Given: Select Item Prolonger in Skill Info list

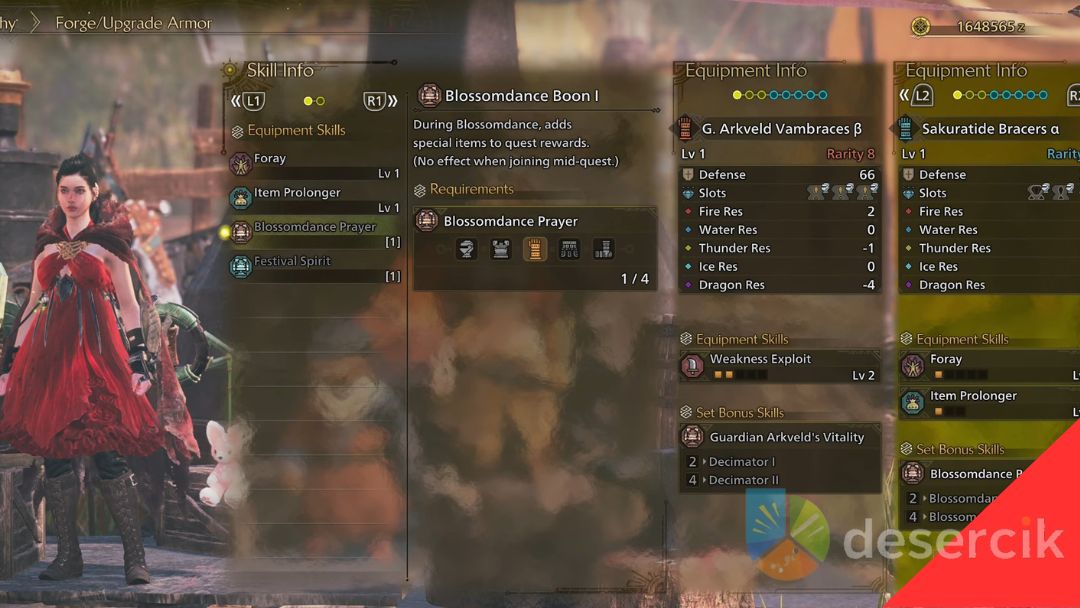Looking at the screenshot, I should 314,199.
